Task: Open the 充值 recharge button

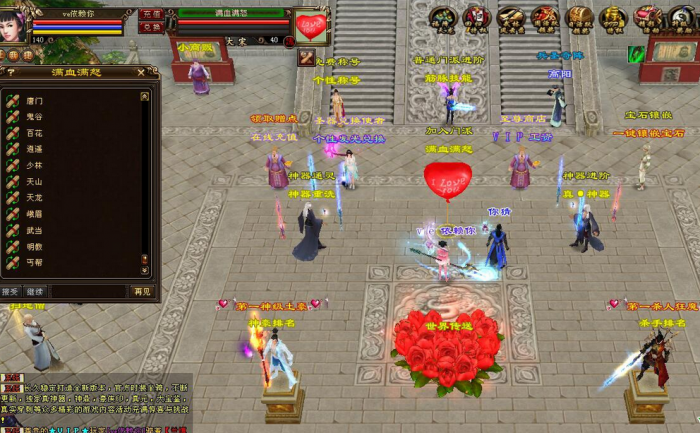Action: point(151,14)
